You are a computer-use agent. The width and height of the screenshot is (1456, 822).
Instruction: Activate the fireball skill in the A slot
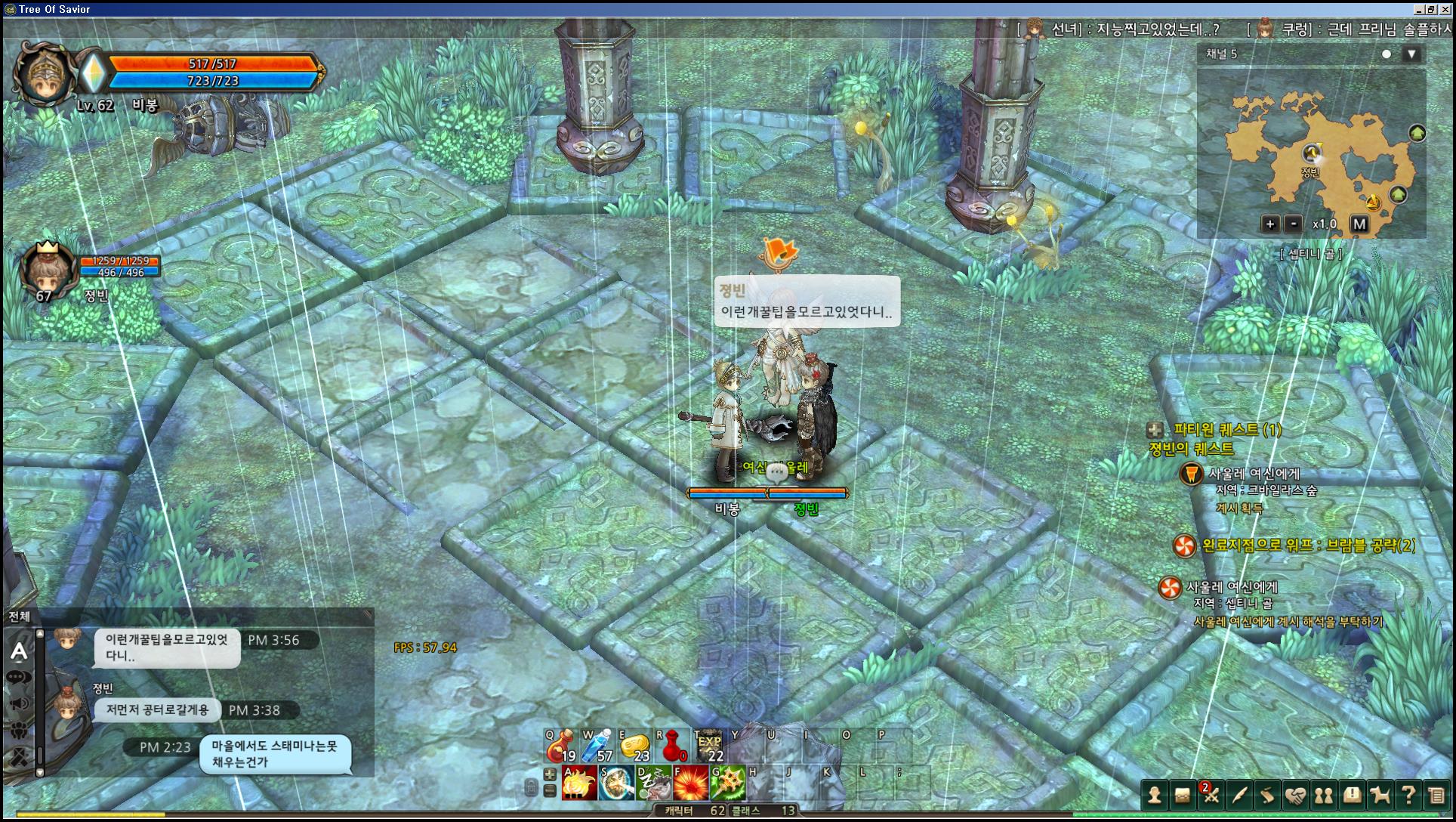579,783
